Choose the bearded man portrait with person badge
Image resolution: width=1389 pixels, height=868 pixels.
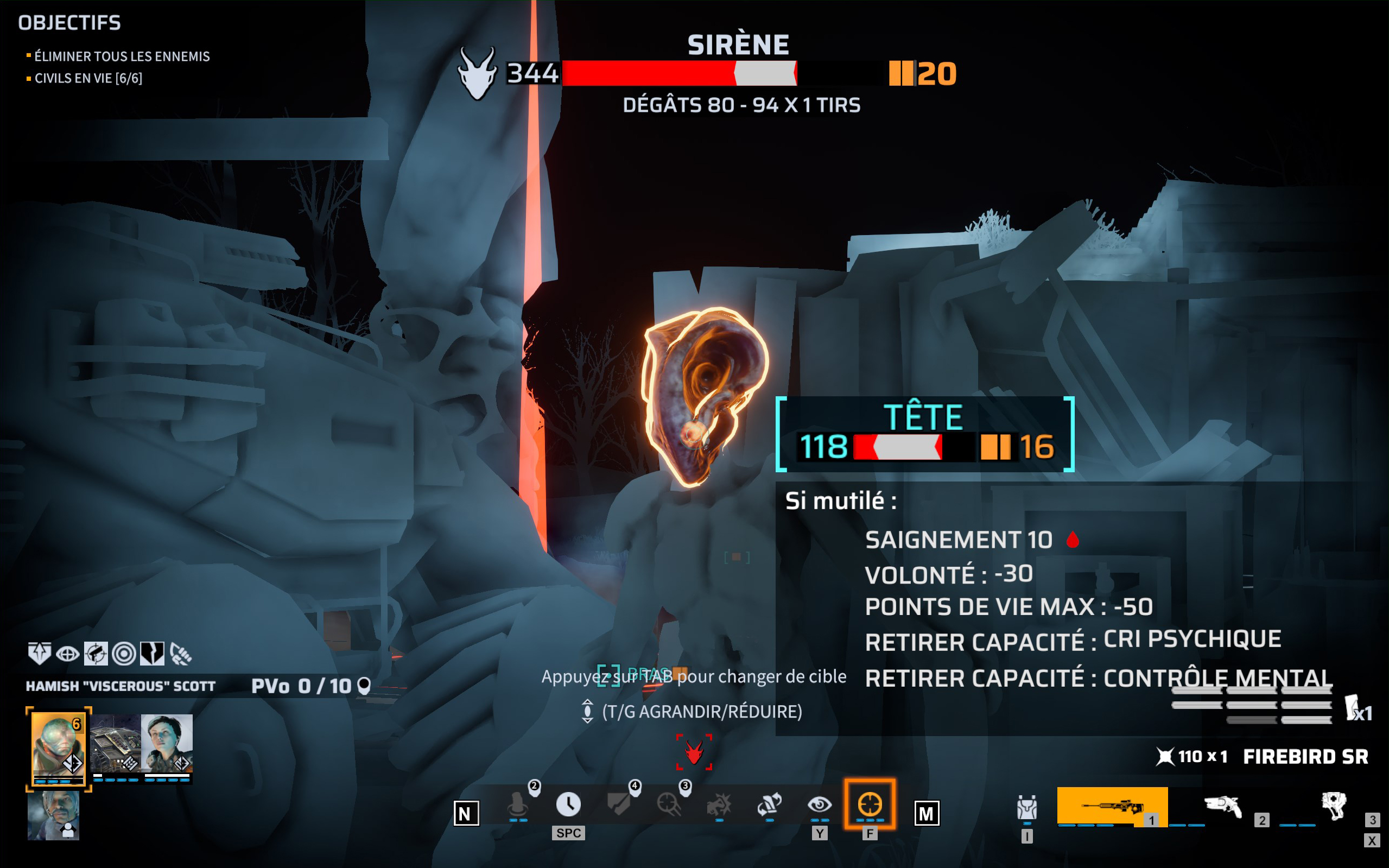[x=53, y=815]
